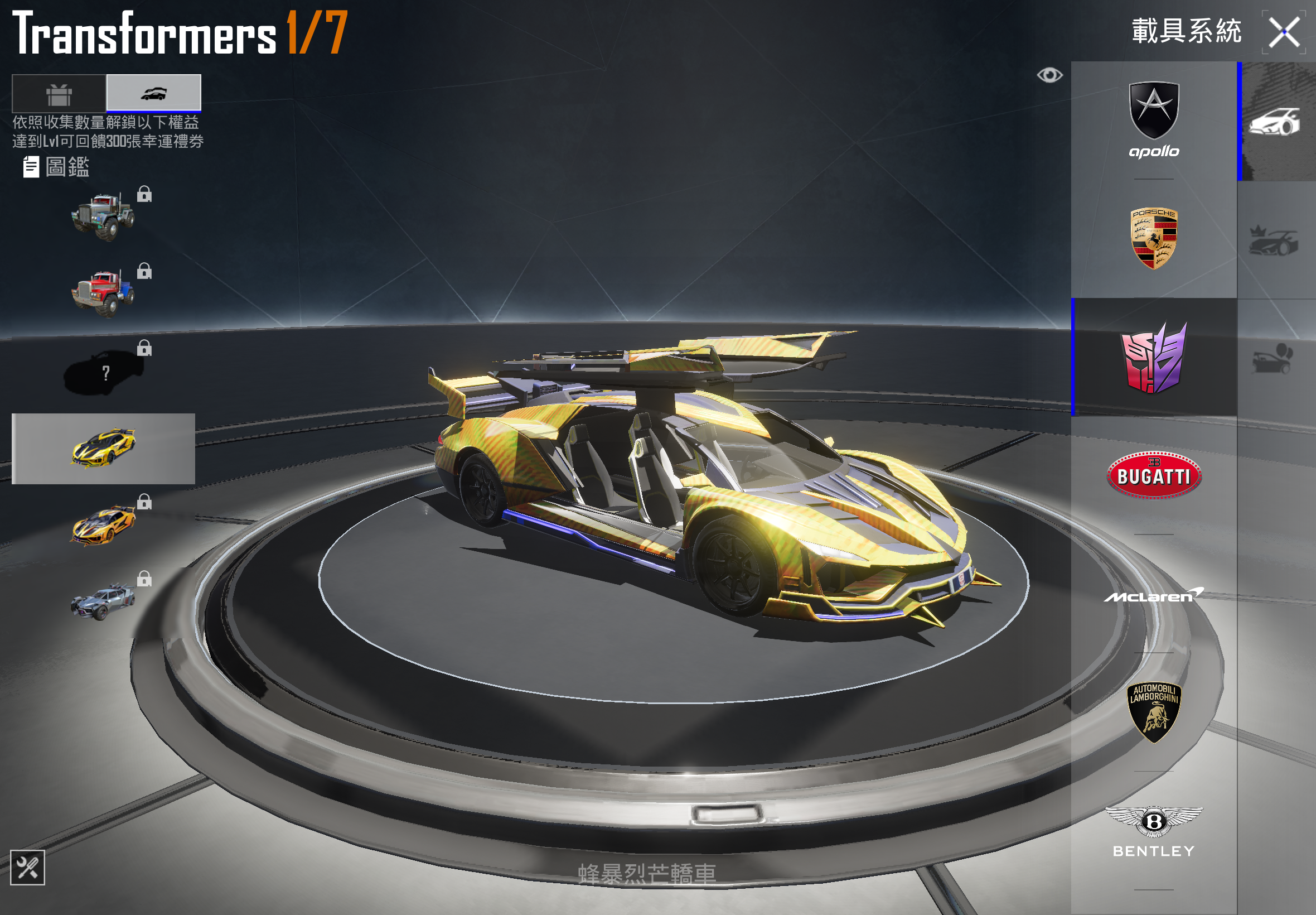Viewport: 1316px width, 915px height.
Task: Select the Transformers faction logo entry
Action: point(1153,357)
